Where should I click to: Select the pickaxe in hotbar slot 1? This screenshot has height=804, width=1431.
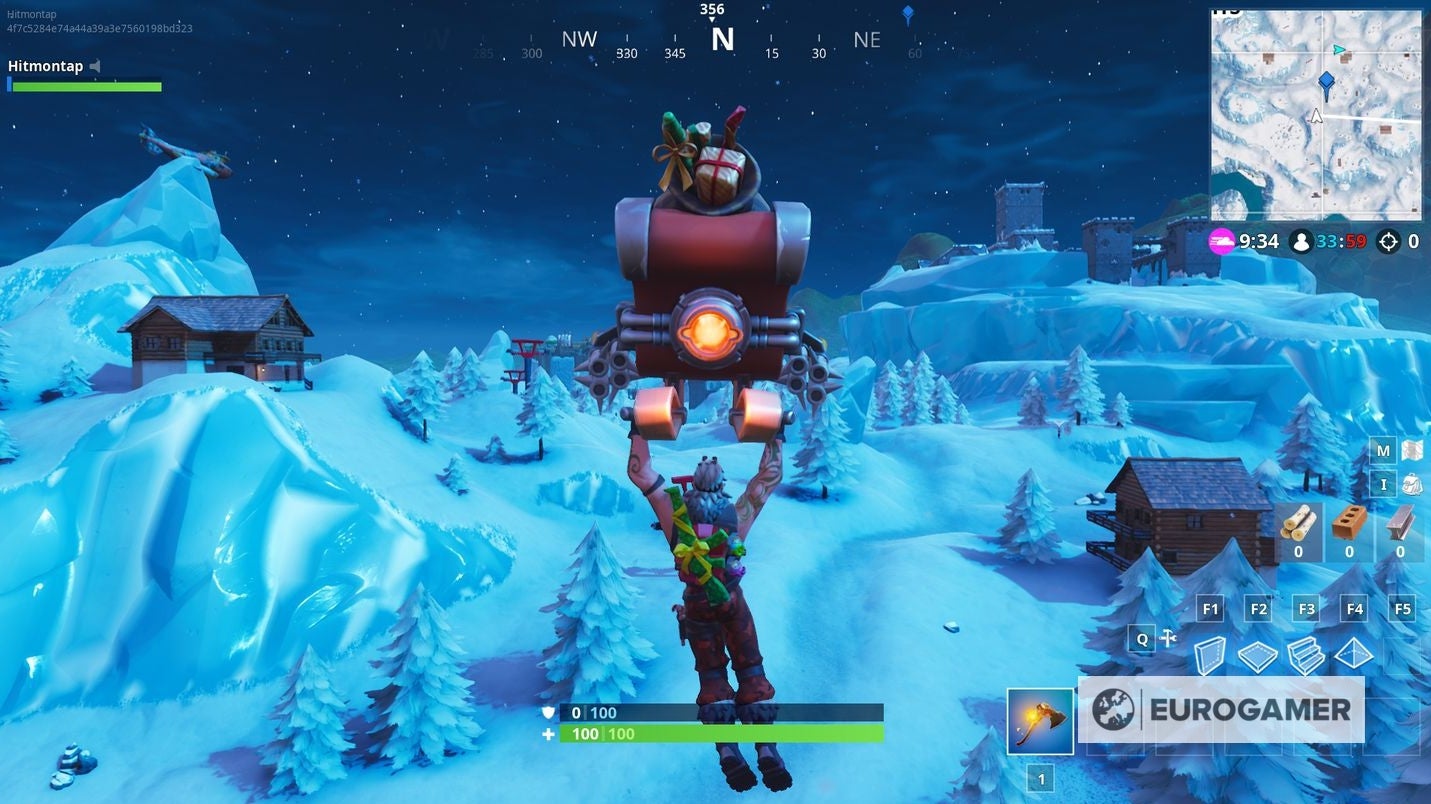pos(1040,719)
